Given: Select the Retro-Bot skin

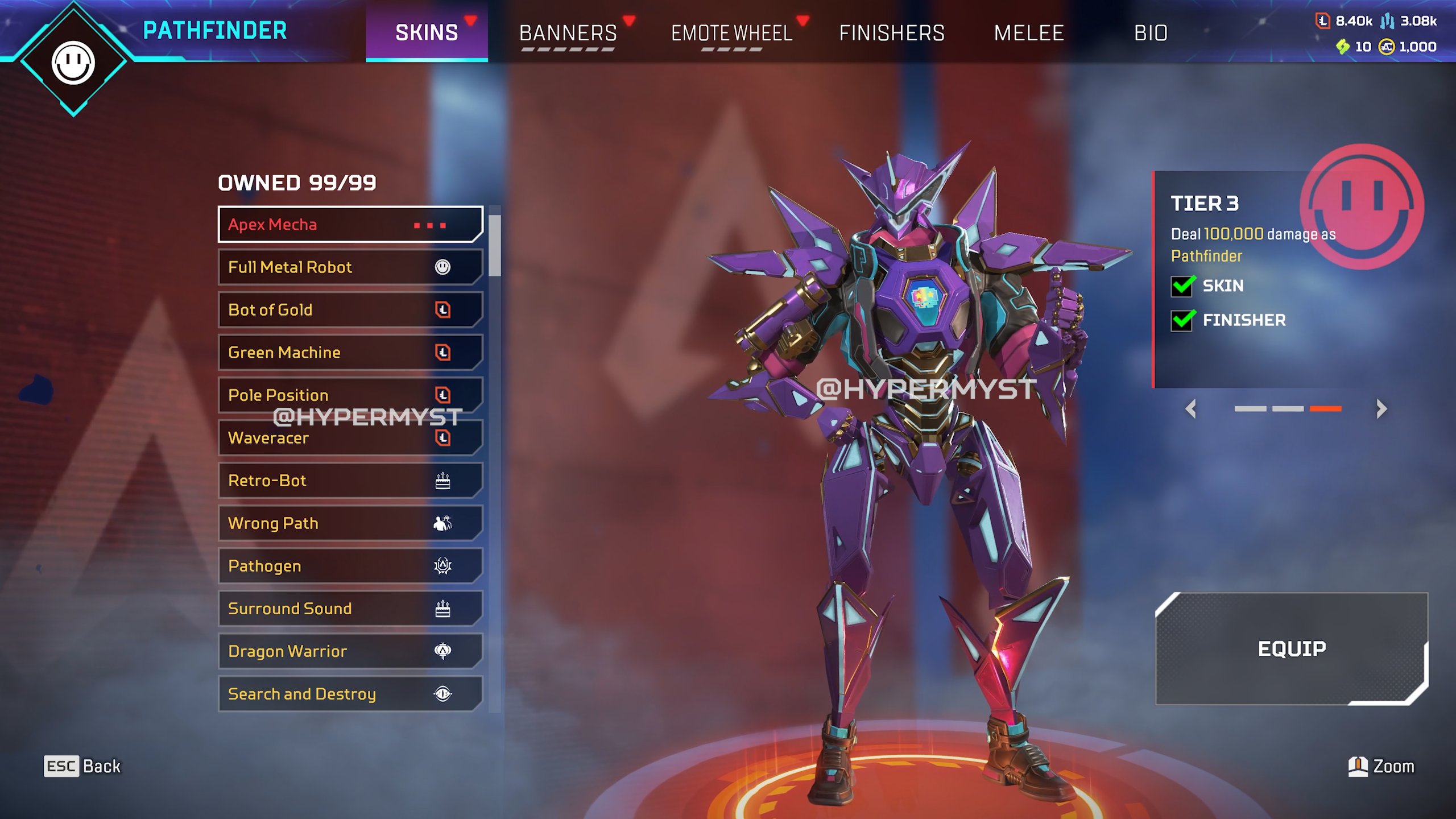Looking at the screenshot, I should click(x=350, y=481).
